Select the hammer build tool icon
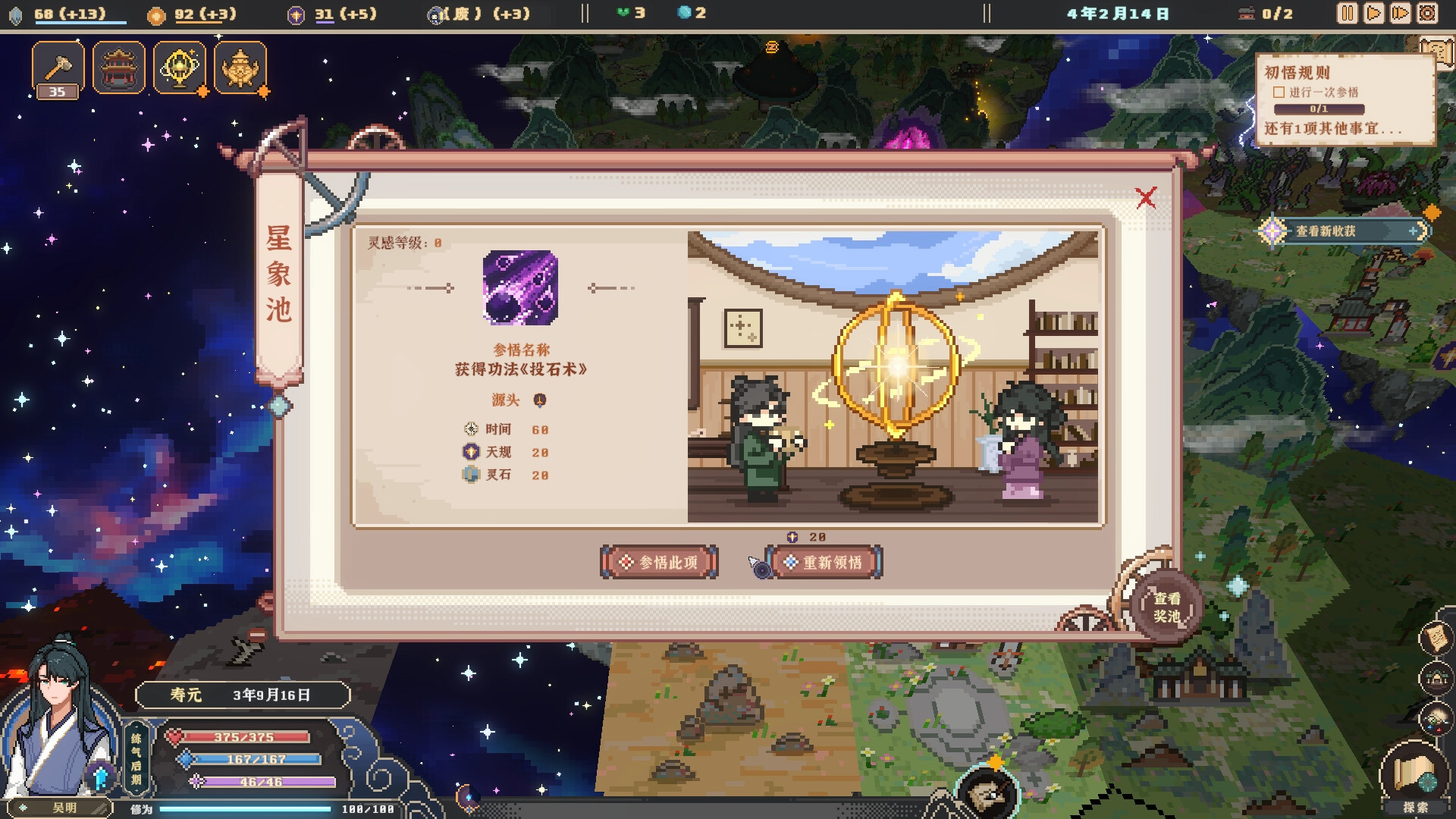The width and height of the screenshot is (1456, 819). [x=57, y=67]
